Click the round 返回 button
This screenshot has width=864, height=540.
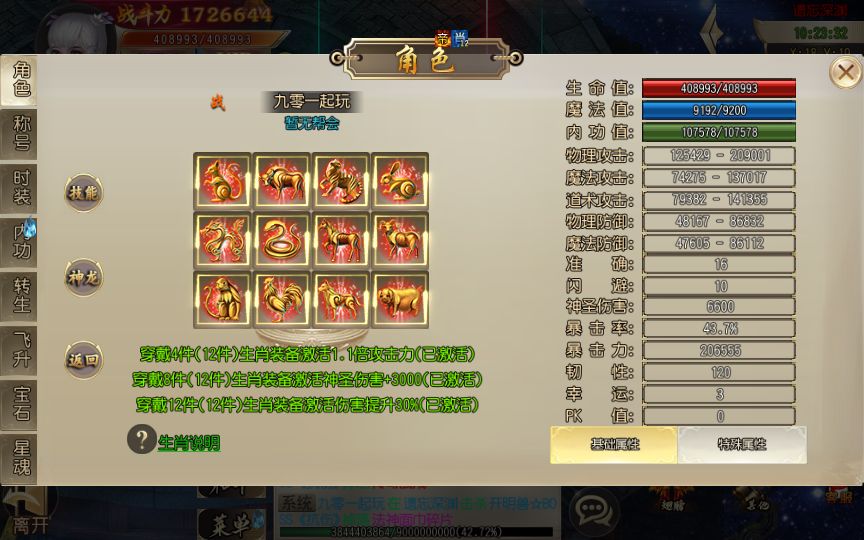tap(84, 360)
